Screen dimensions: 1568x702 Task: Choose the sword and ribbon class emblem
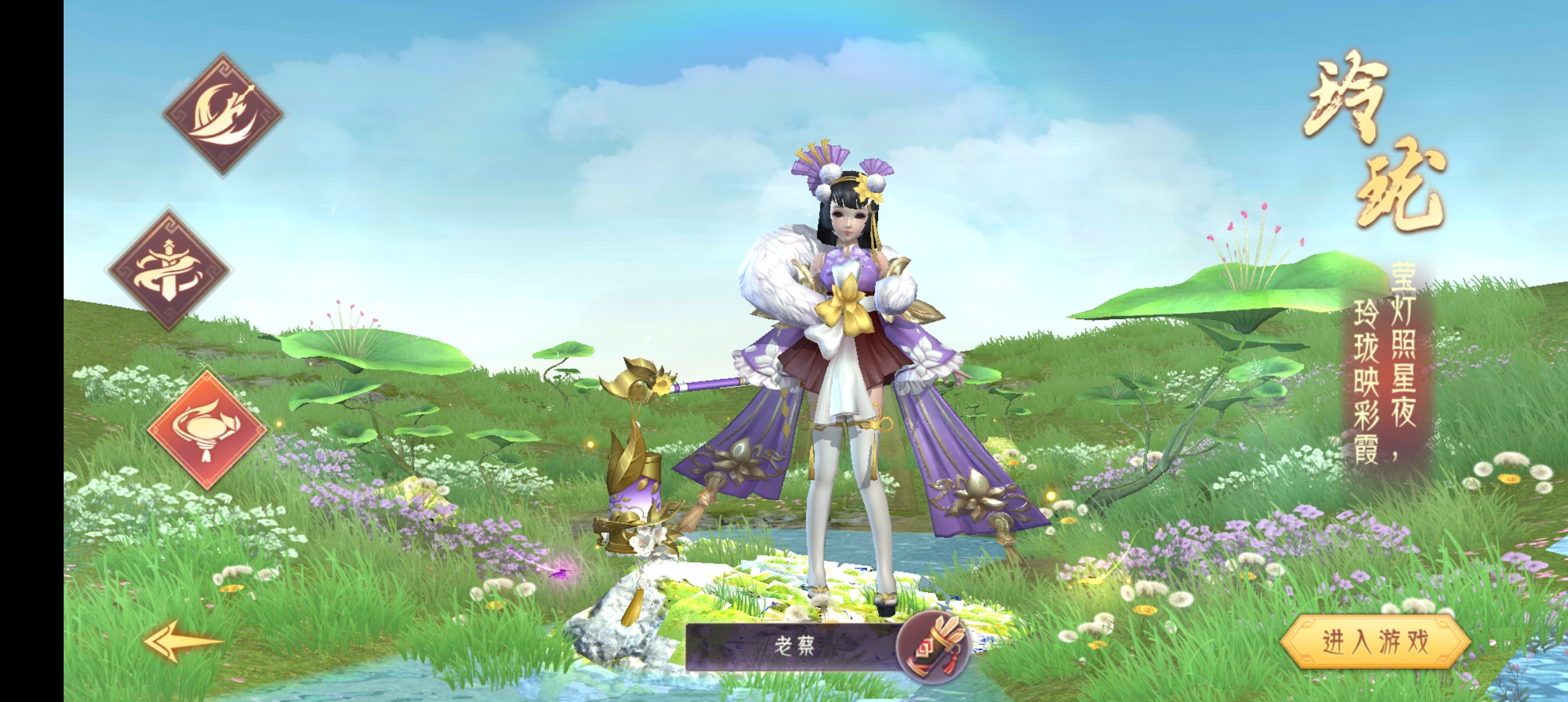(x=170, y=270)
